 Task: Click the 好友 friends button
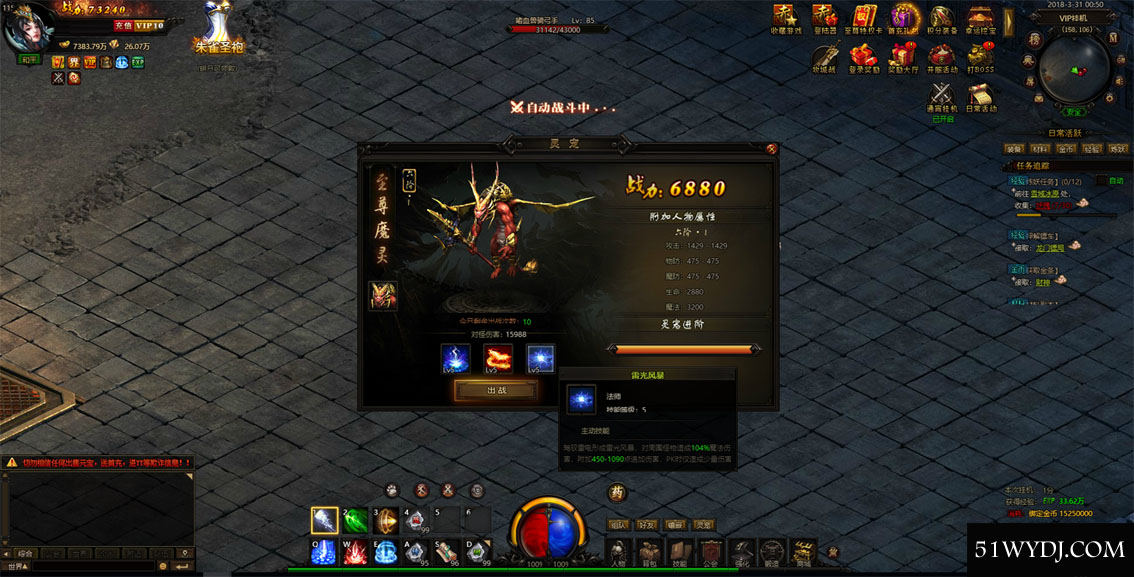pos(647,524)
